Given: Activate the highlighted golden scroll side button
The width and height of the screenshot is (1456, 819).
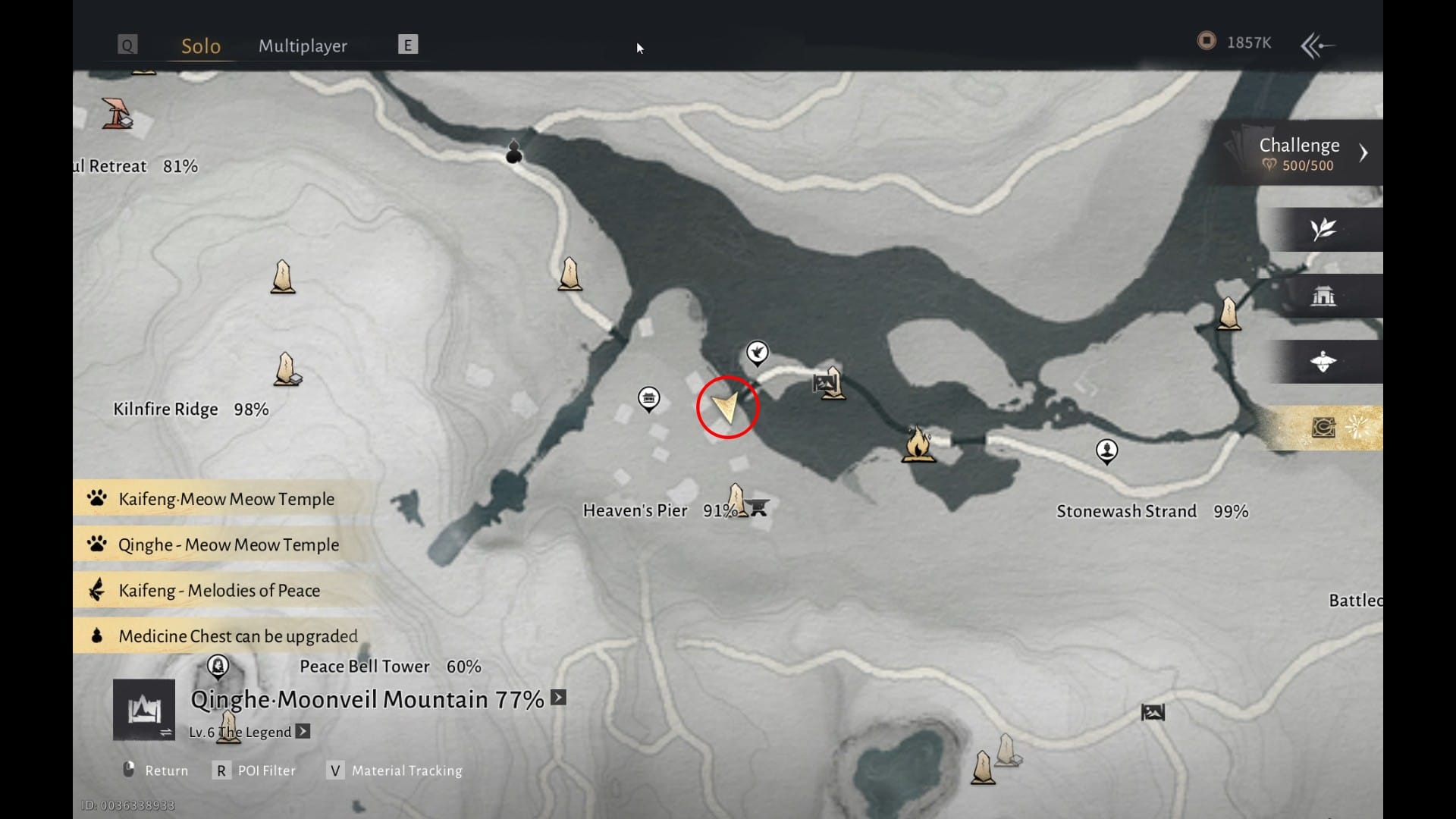Looking at the screenshot, I should coord(1324,428).
